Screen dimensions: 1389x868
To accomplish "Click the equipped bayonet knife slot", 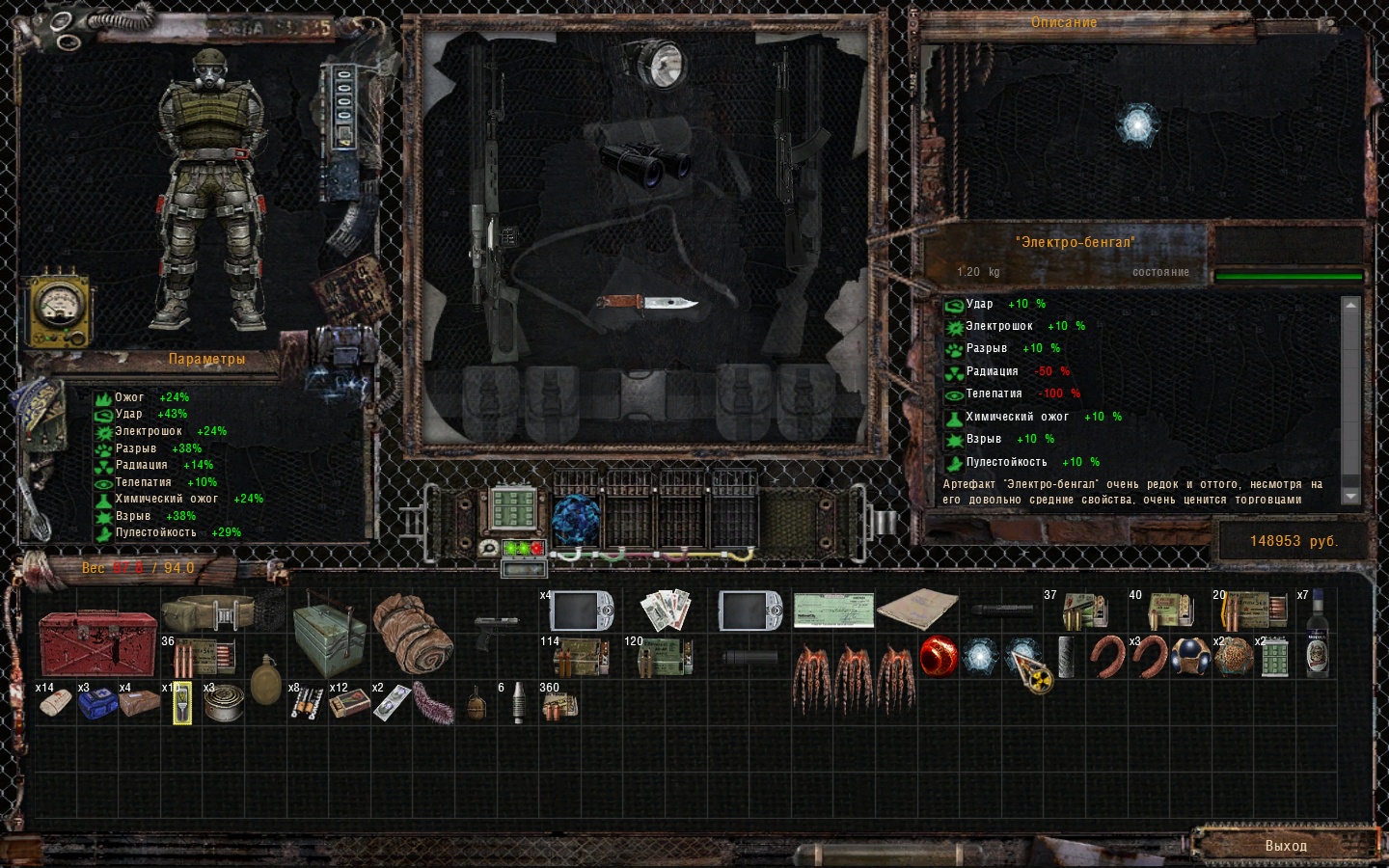I will (647, 304).
